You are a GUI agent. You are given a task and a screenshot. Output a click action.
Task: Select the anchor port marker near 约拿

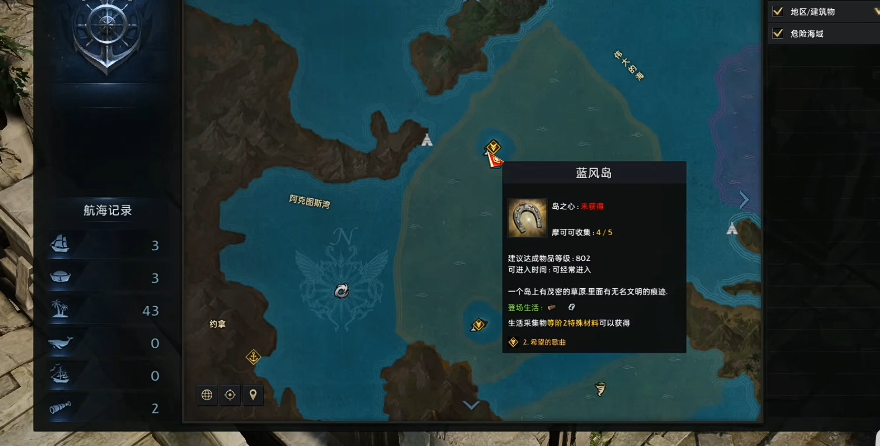253,356
